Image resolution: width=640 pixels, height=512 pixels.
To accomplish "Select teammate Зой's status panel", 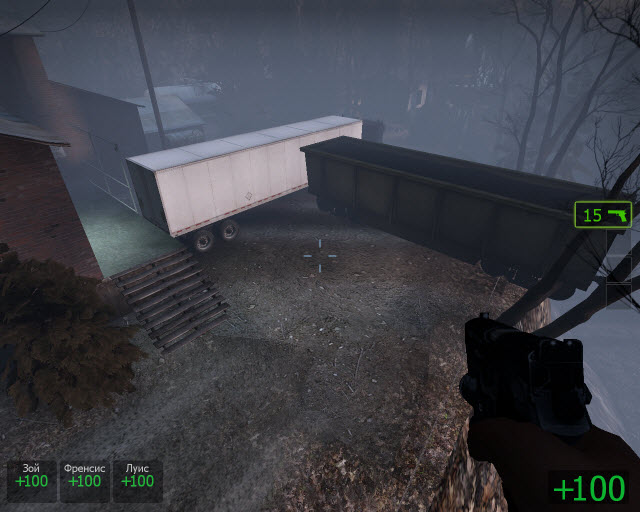I will (32, 476).
